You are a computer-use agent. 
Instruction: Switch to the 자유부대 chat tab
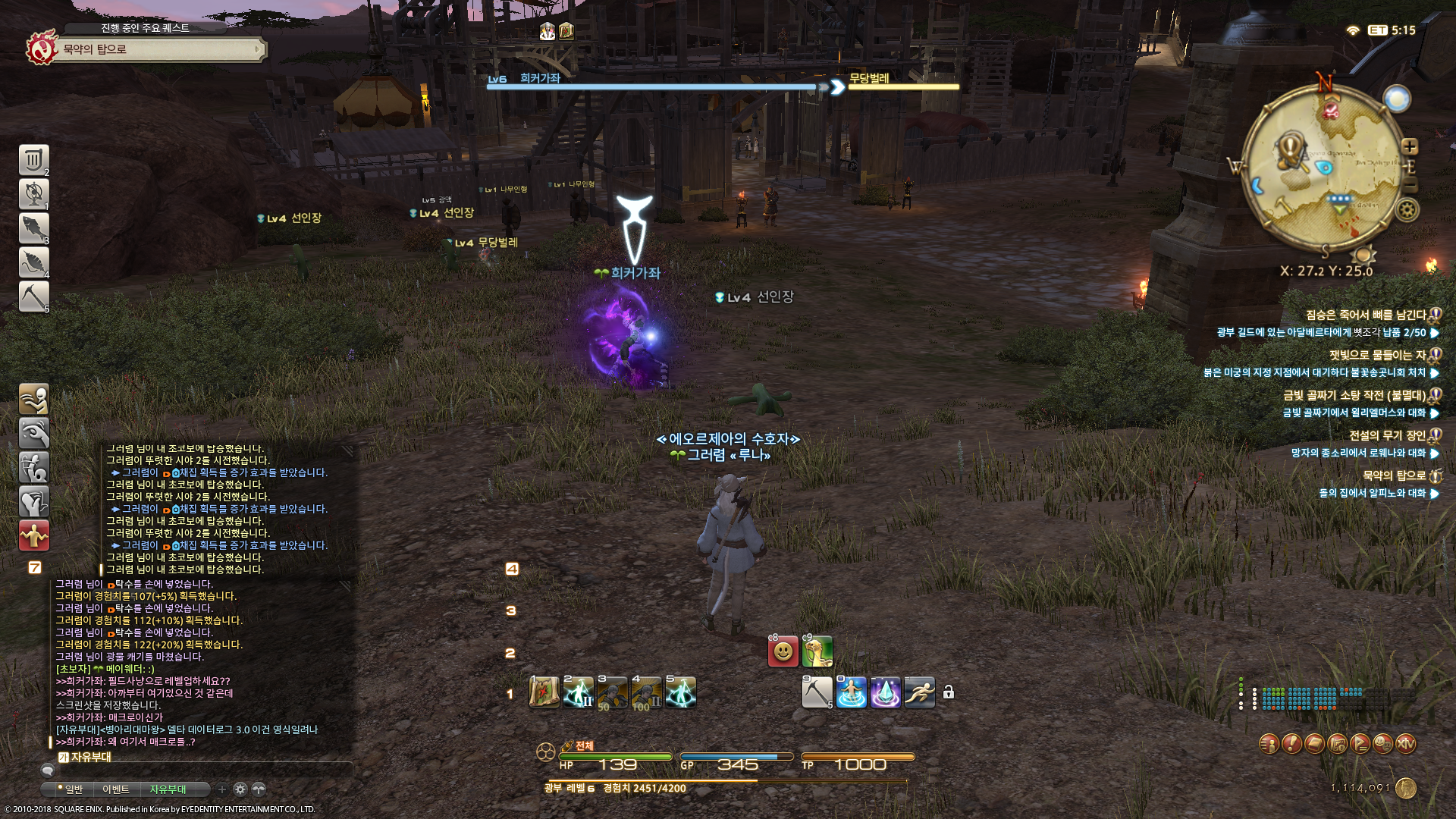(168, 789)
